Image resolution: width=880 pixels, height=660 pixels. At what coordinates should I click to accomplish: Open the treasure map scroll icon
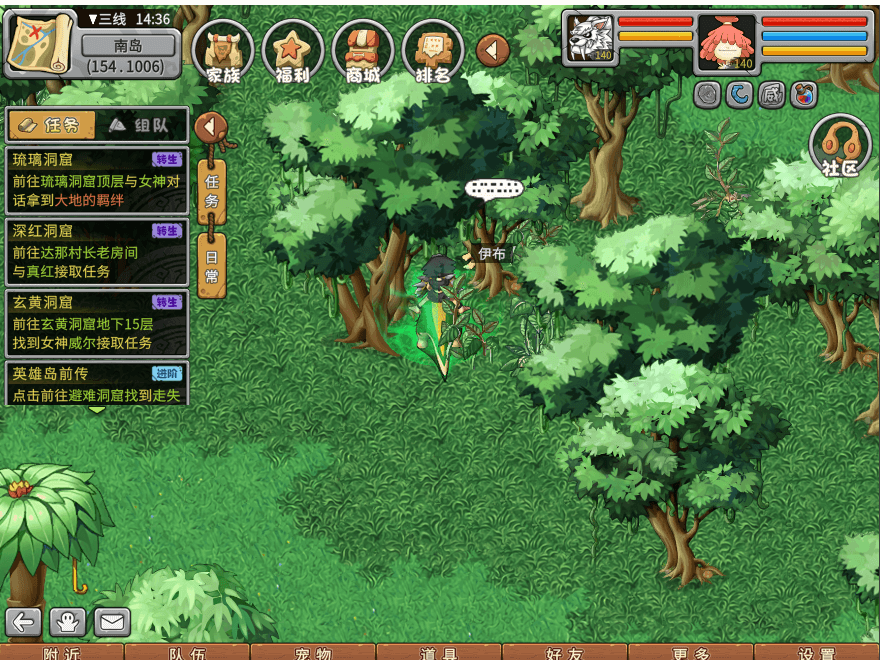click(x=40, y=43)
